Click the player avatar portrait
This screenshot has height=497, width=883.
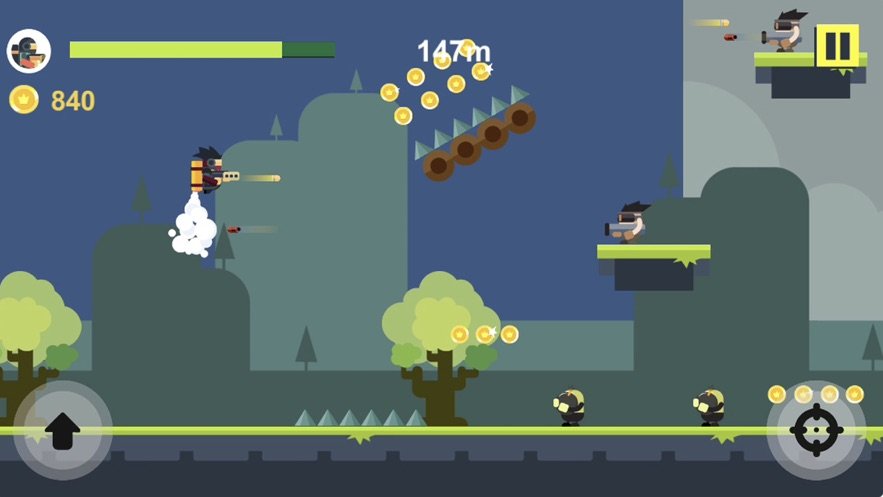coord(29,51)
